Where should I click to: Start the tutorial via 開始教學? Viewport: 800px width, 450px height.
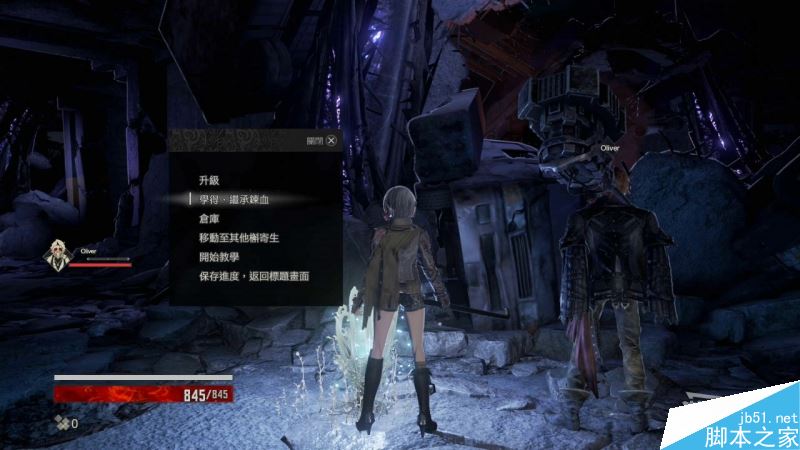click(221, 257)
